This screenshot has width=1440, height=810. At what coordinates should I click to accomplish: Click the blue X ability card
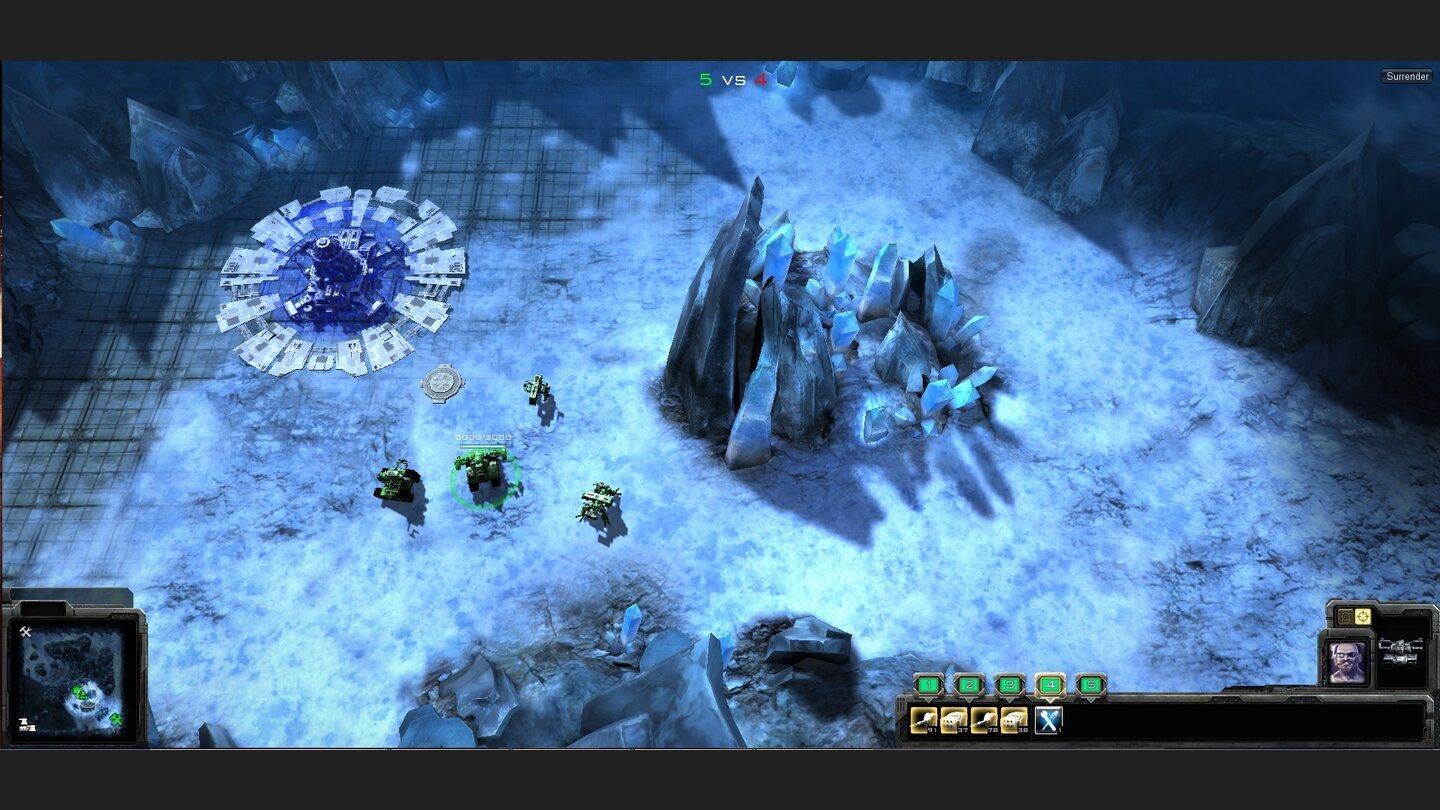click(1048, 720)
